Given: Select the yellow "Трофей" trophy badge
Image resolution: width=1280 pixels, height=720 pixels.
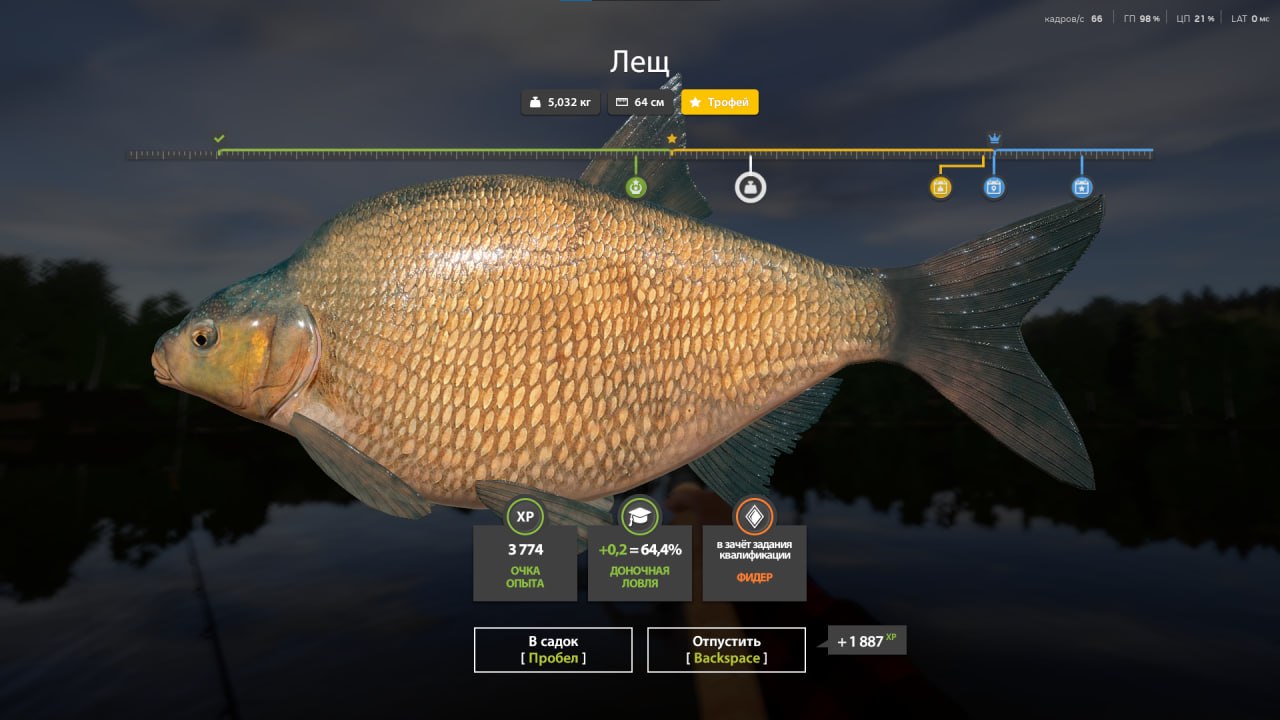Looking at the screenshot, I should 720,102.
